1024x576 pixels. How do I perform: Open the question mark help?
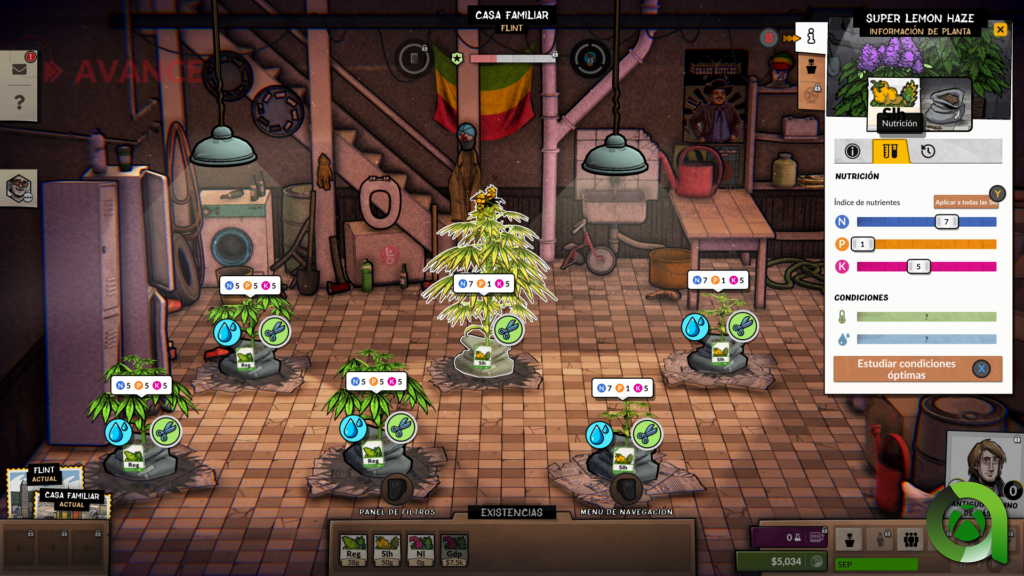click(19, 102)
